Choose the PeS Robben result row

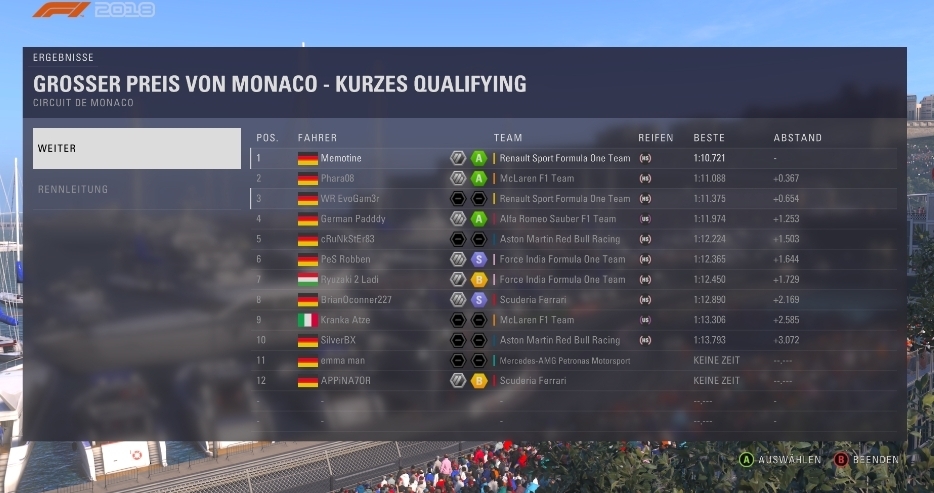pos(573,259)
